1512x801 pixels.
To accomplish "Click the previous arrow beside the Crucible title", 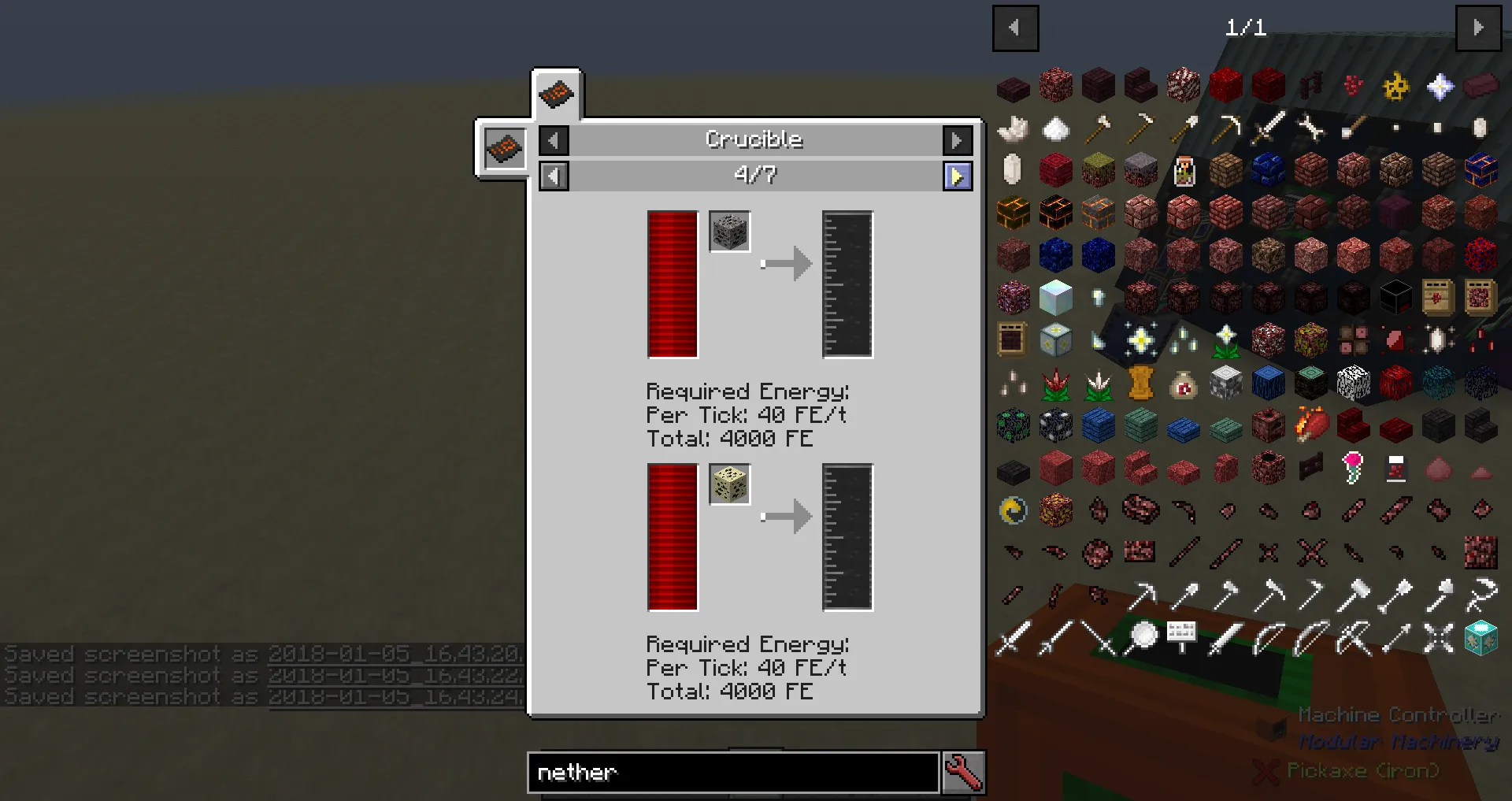I will pyautogui.click(x=554, y=139).
